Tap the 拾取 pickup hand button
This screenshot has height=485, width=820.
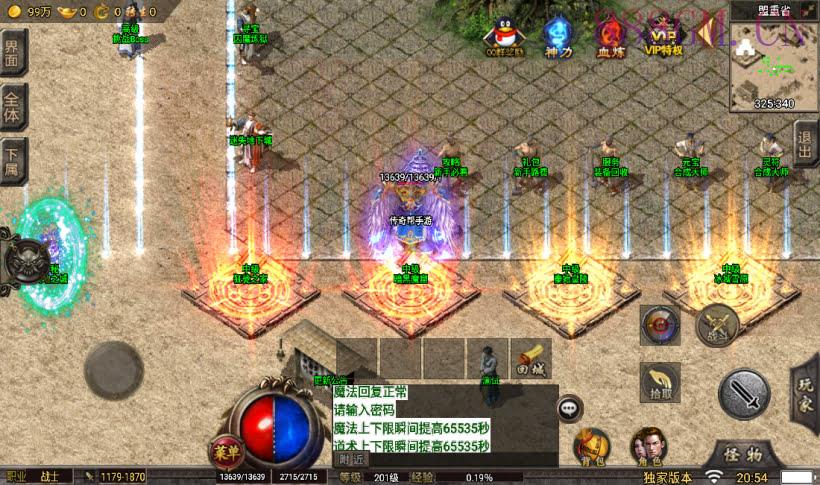click(x=662, y=384)
